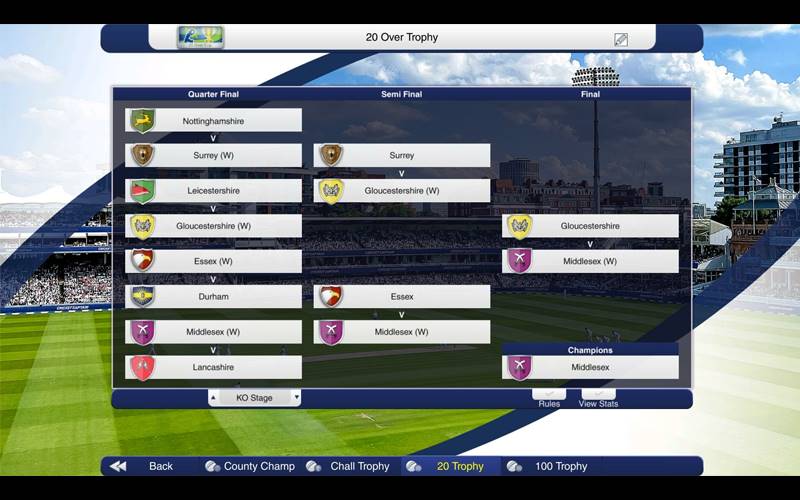This screenshot has height=500, width=800.
Task: Choose Essex in the semi final column
Action: (x=401, y=297)
